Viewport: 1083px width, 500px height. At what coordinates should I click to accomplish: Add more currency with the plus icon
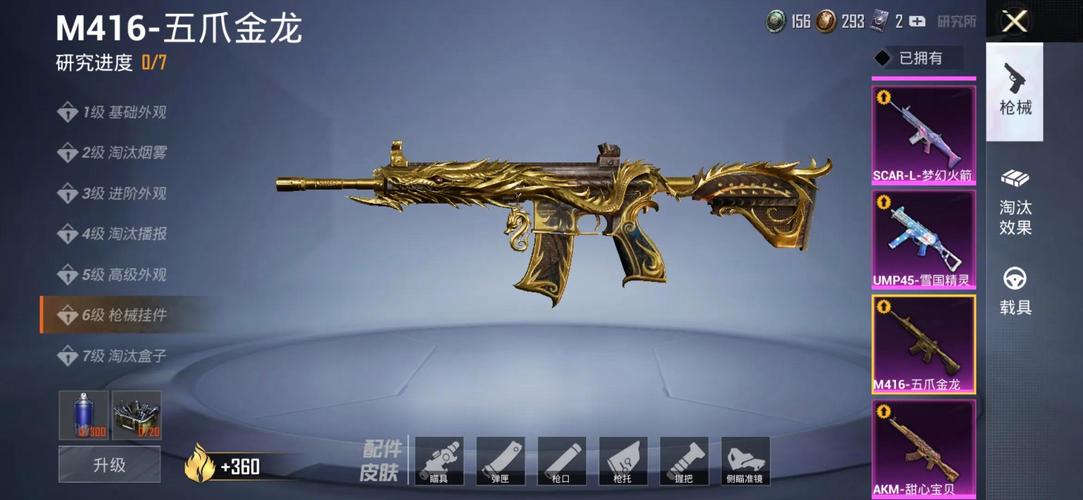coord(917,21)
